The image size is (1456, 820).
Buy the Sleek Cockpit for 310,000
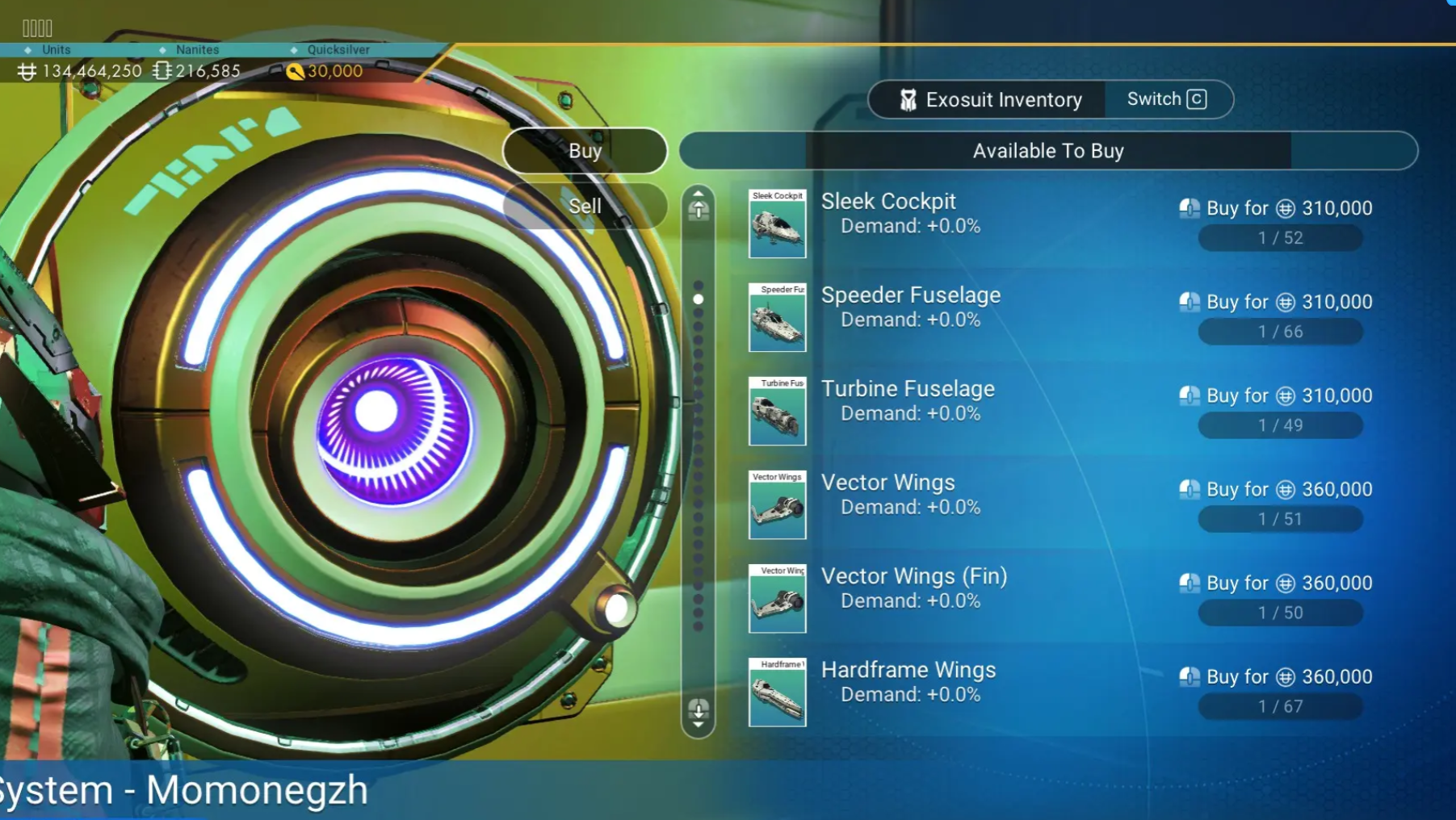pyautogui.click(x=1276, y=208)
